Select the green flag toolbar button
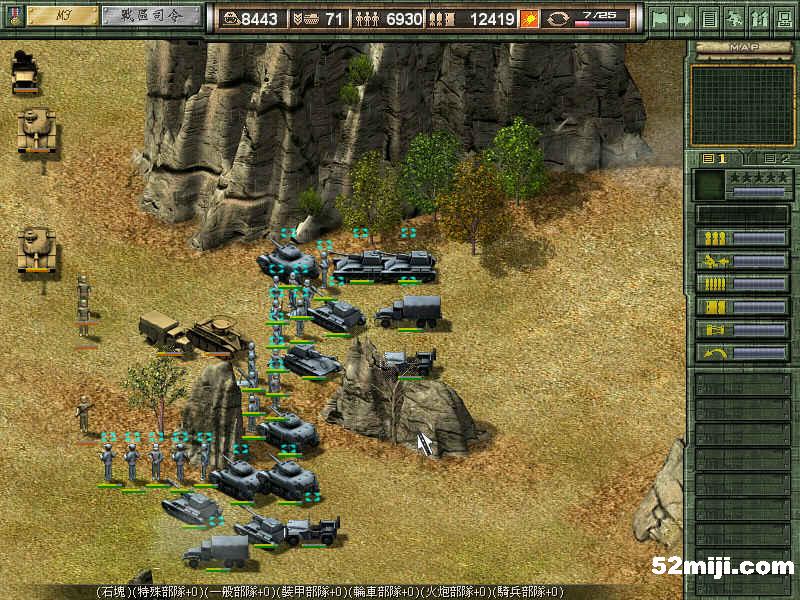Viewport: 800px width, 600px height. click(x=660, y=18)
